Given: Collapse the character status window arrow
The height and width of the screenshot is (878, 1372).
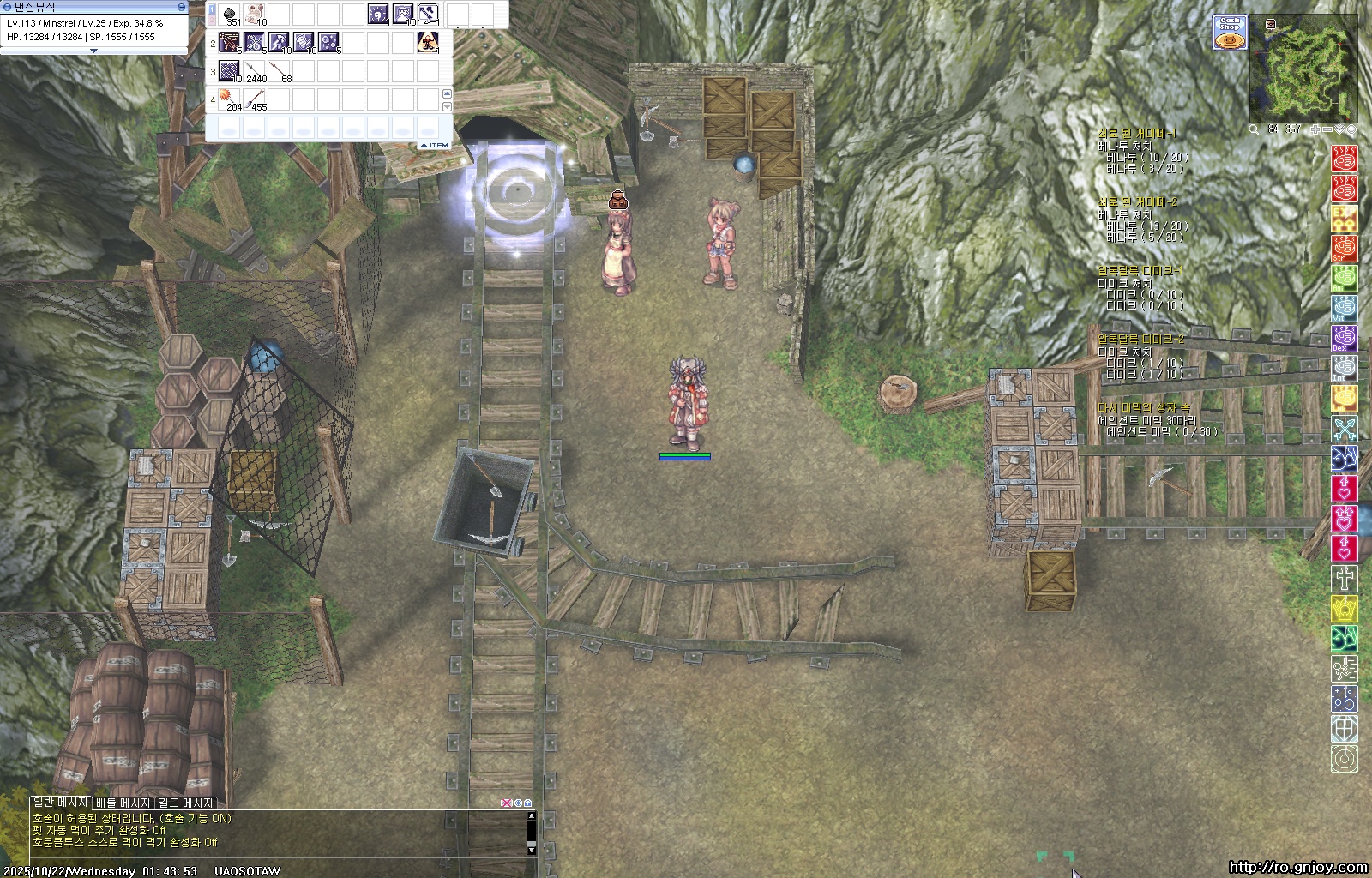Looking at the screenshot, I should point(94,51).
